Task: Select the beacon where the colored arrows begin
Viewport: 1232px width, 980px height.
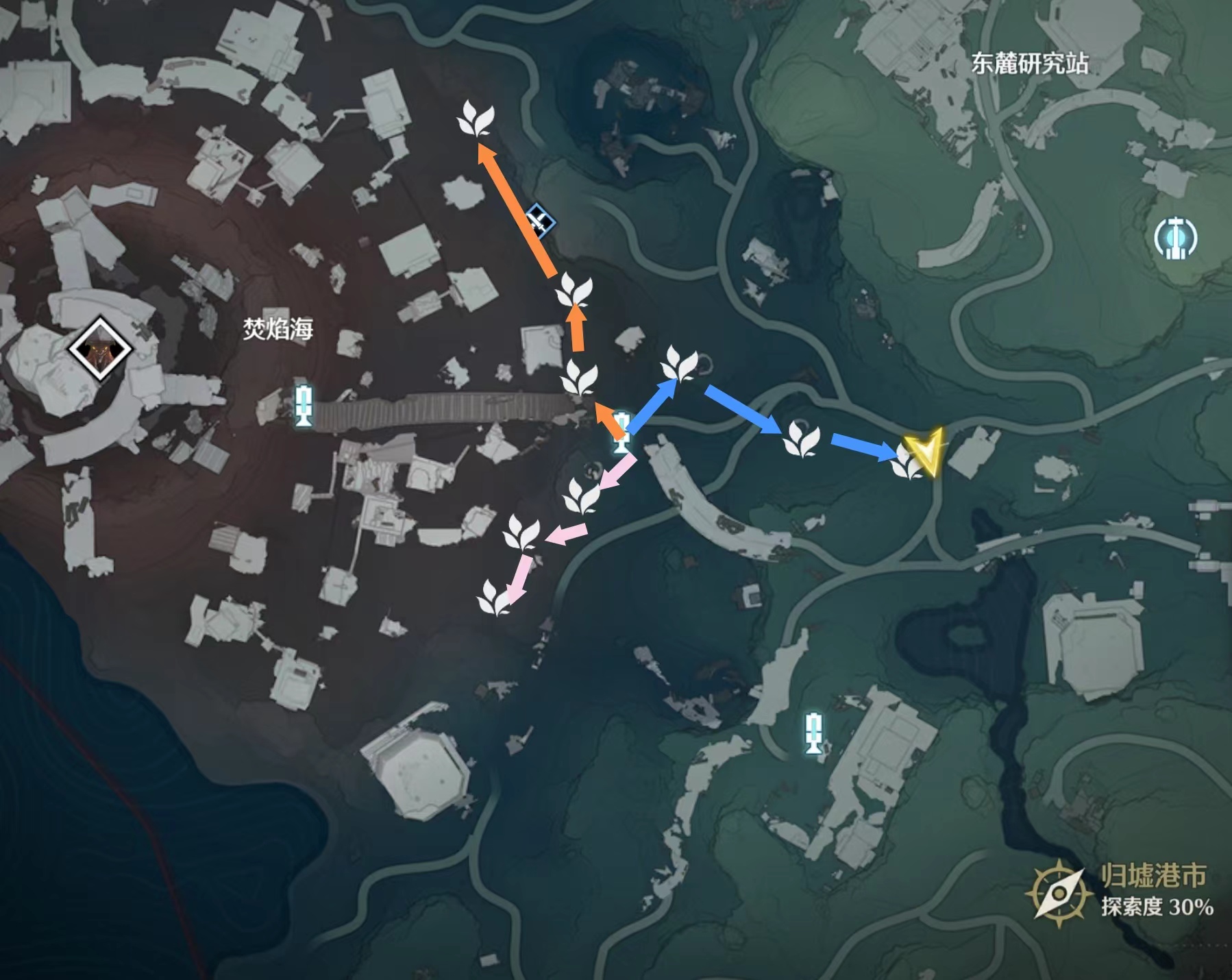Action: click(x=621, y=432)
